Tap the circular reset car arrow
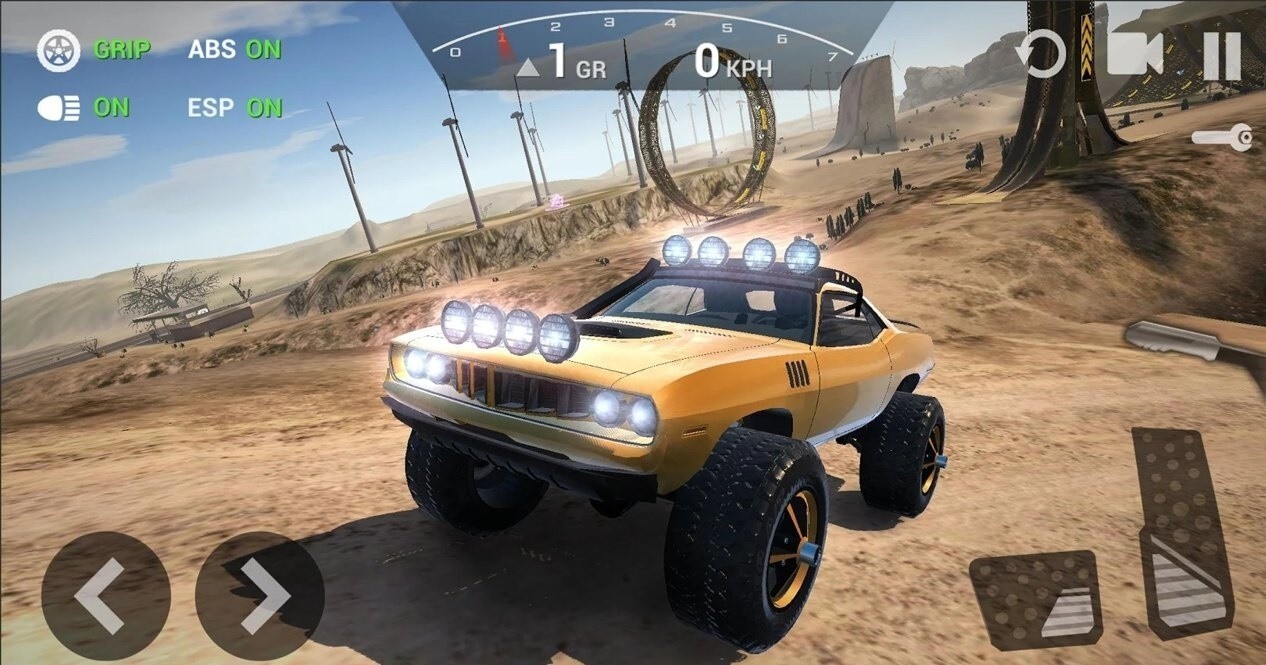 pyautogui.click(x=1041, y=54)
